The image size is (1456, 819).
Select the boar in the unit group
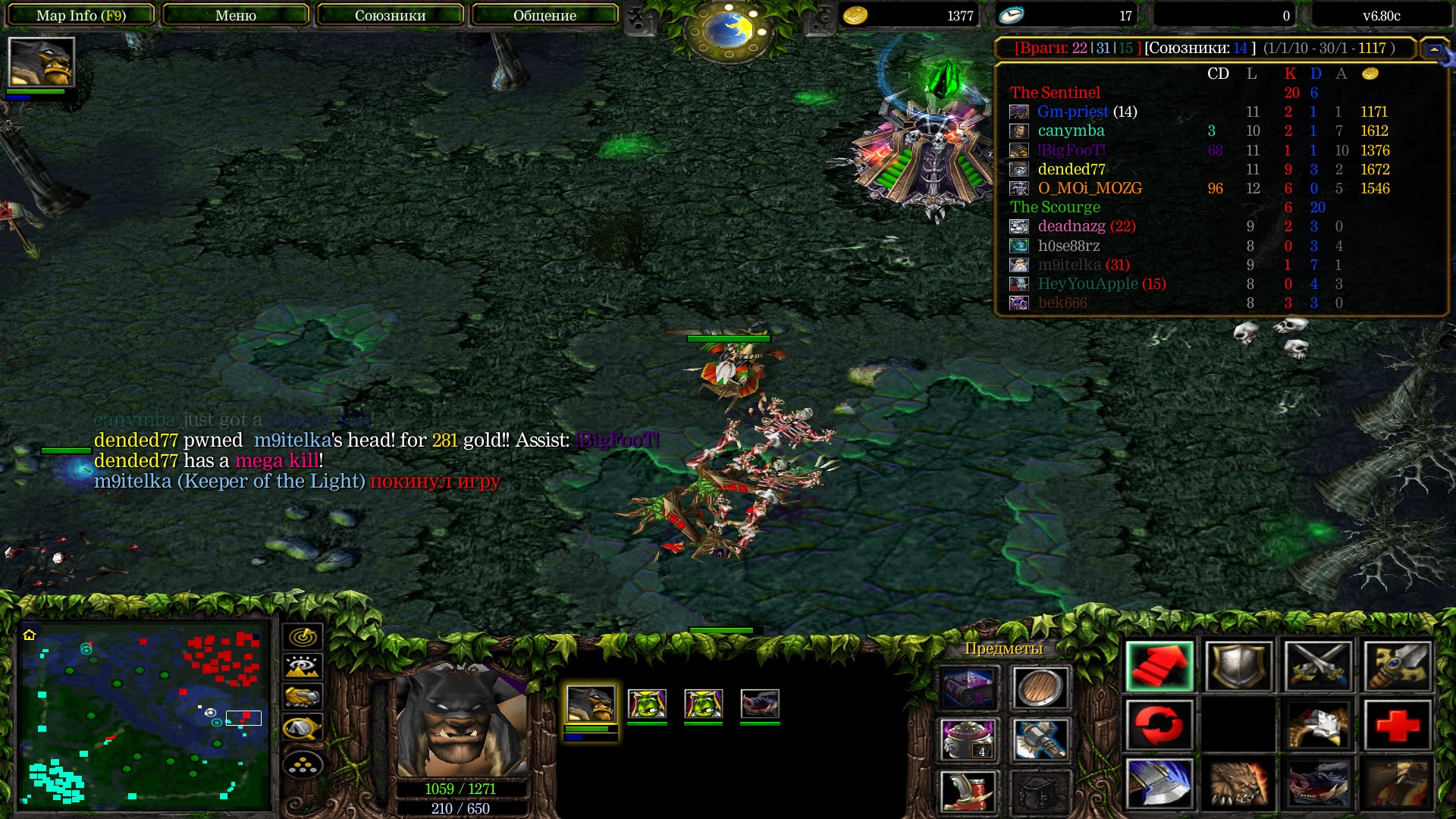[760, 704]
